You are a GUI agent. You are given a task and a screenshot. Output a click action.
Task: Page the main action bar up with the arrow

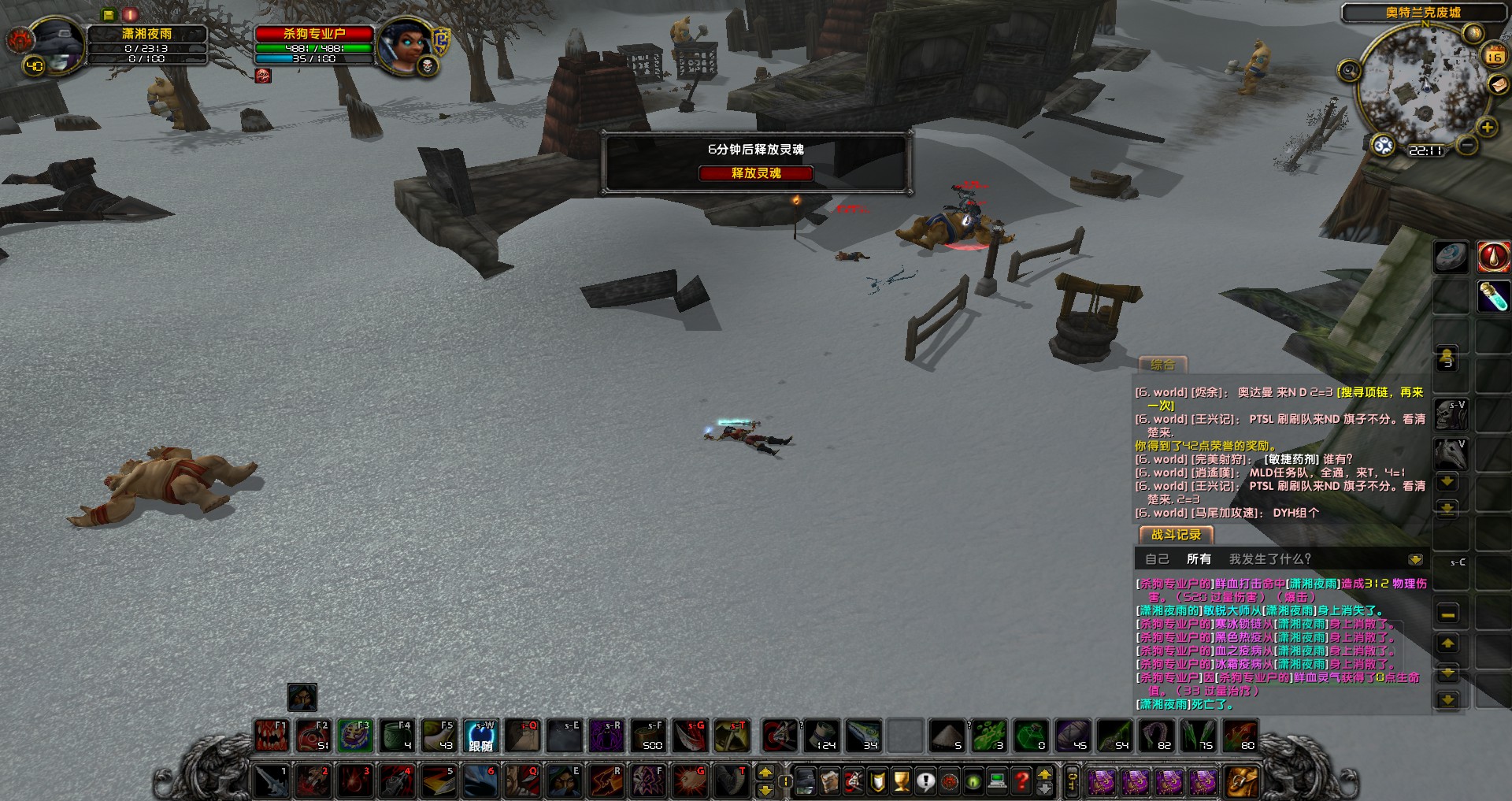764,773
